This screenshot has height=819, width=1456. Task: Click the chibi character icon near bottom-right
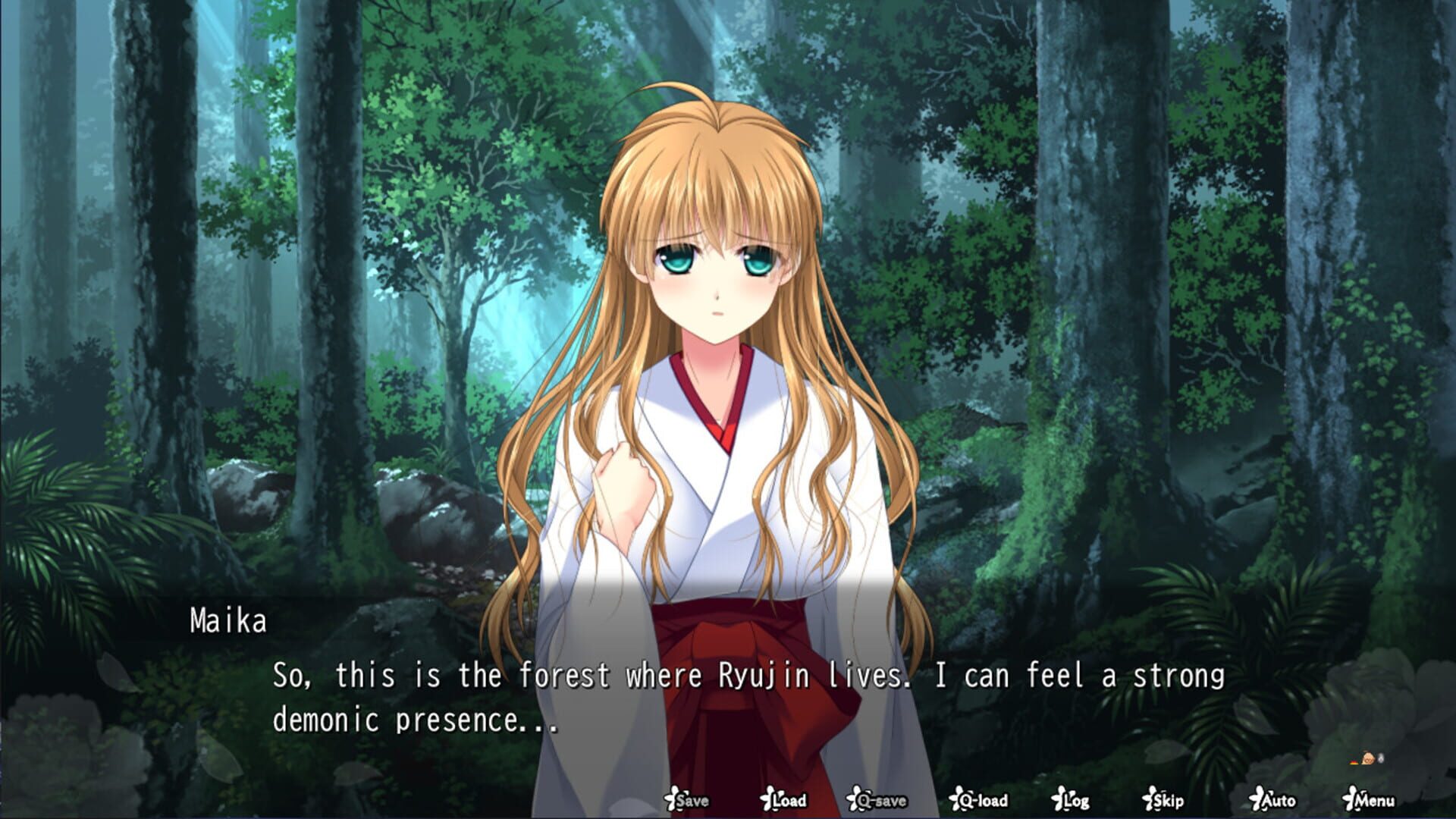click(x=1369, y=757)
